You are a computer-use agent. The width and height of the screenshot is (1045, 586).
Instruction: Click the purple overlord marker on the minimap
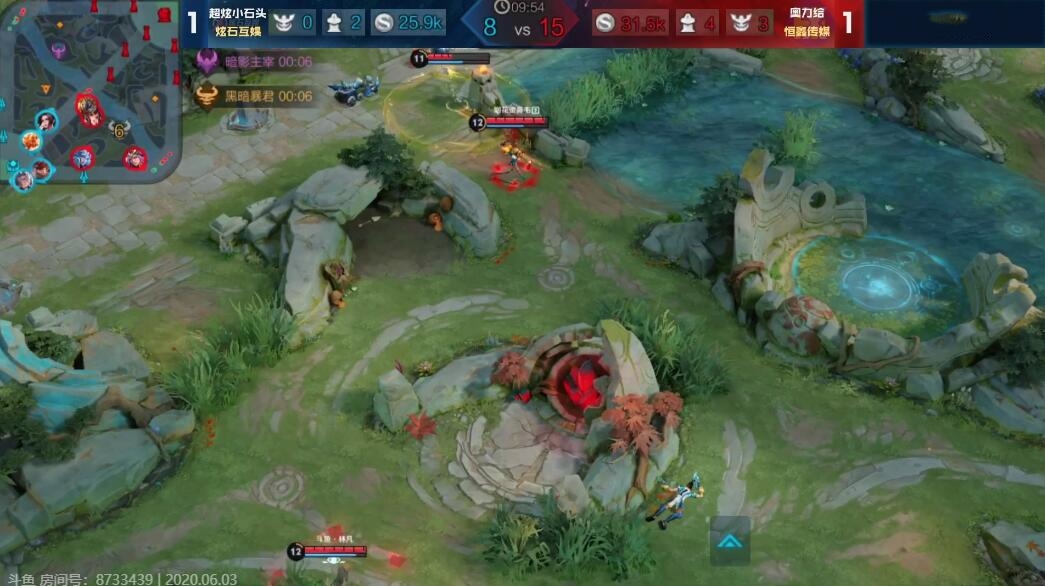click(x=59, y=48)
